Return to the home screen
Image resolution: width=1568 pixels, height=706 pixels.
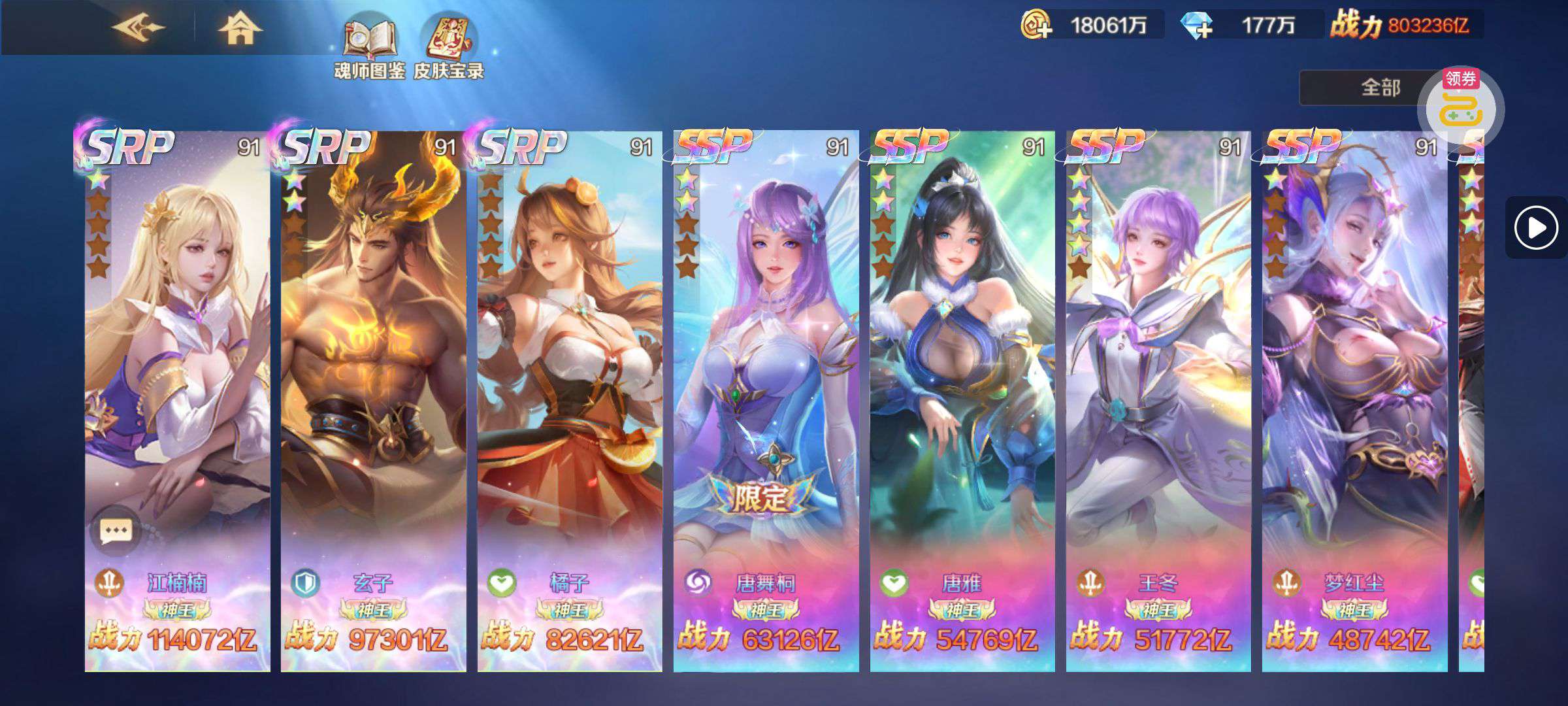[240, 29]
